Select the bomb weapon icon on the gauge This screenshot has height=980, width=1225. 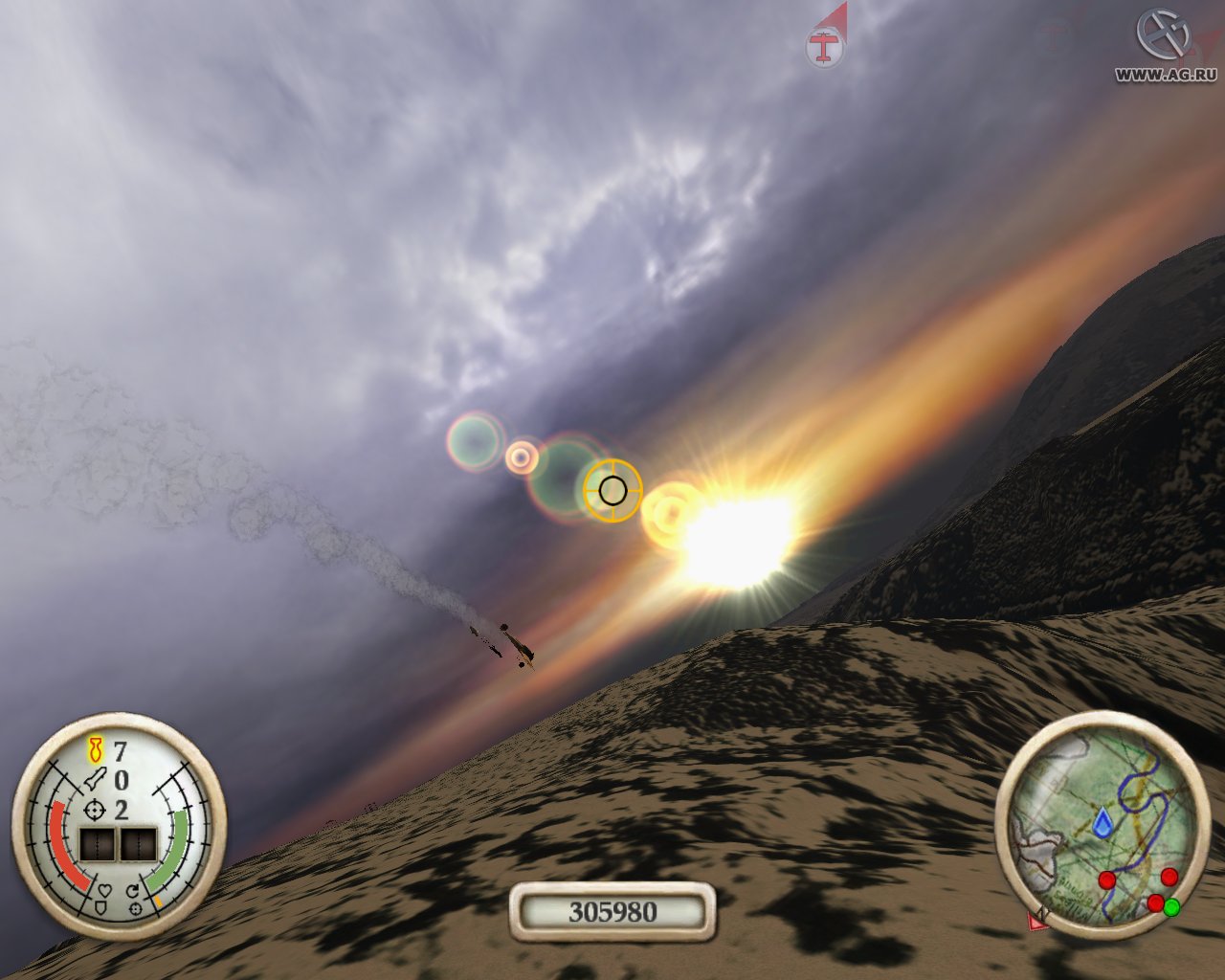[x=95, y=750]
